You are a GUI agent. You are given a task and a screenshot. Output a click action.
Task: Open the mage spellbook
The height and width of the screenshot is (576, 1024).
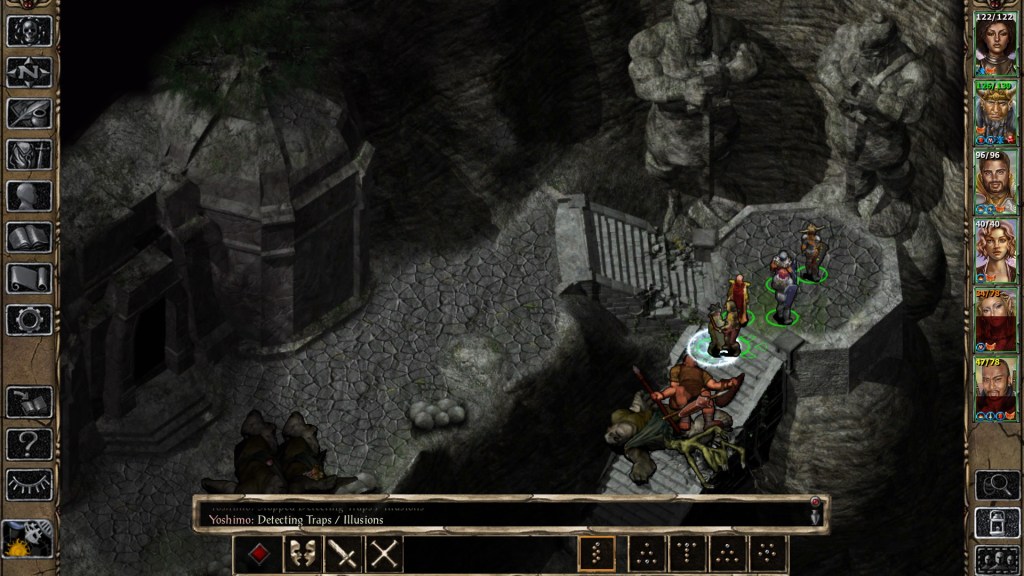tap(29, 238)
